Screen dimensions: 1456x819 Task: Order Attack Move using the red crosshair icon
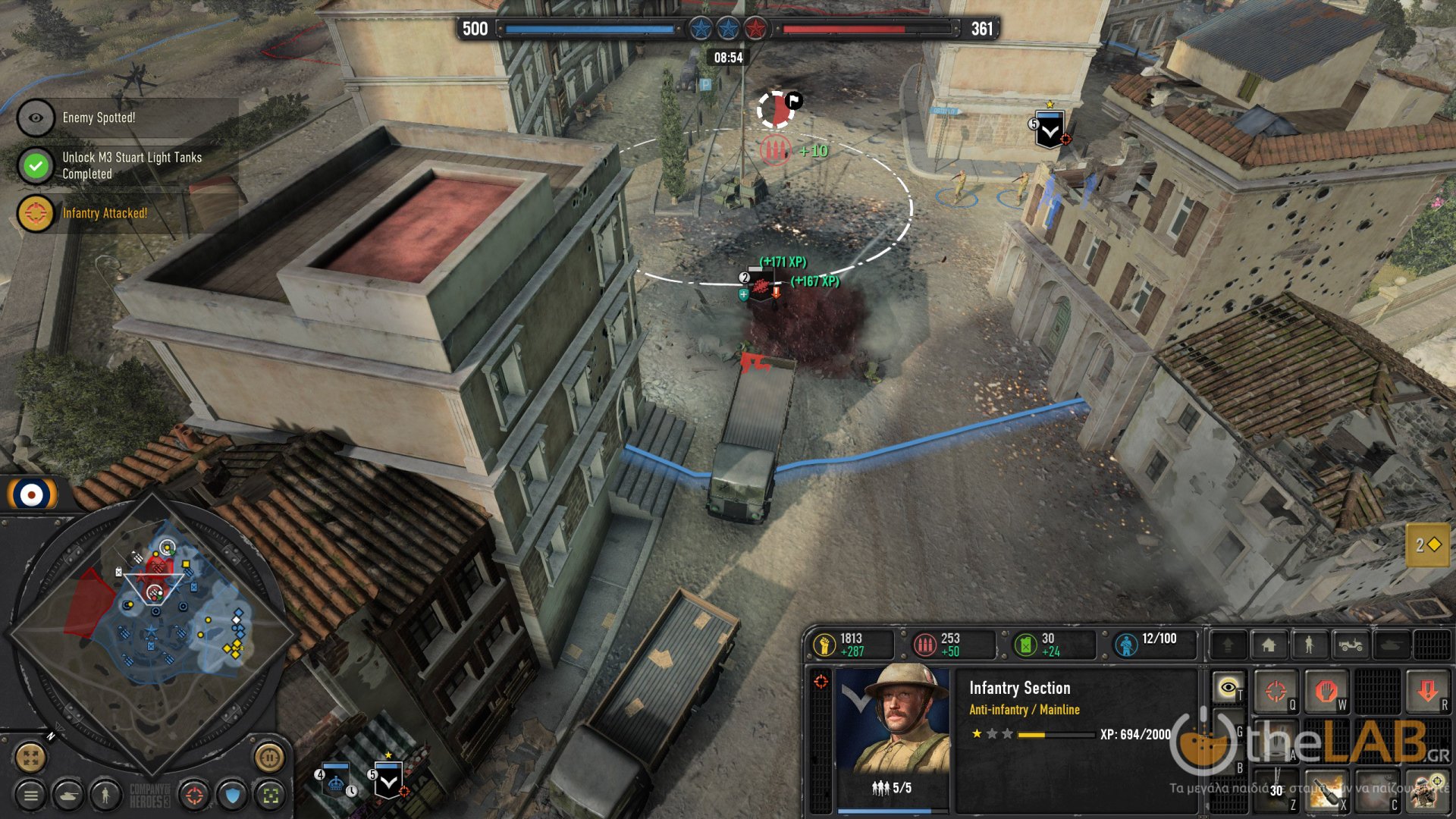pos(1276,691)
